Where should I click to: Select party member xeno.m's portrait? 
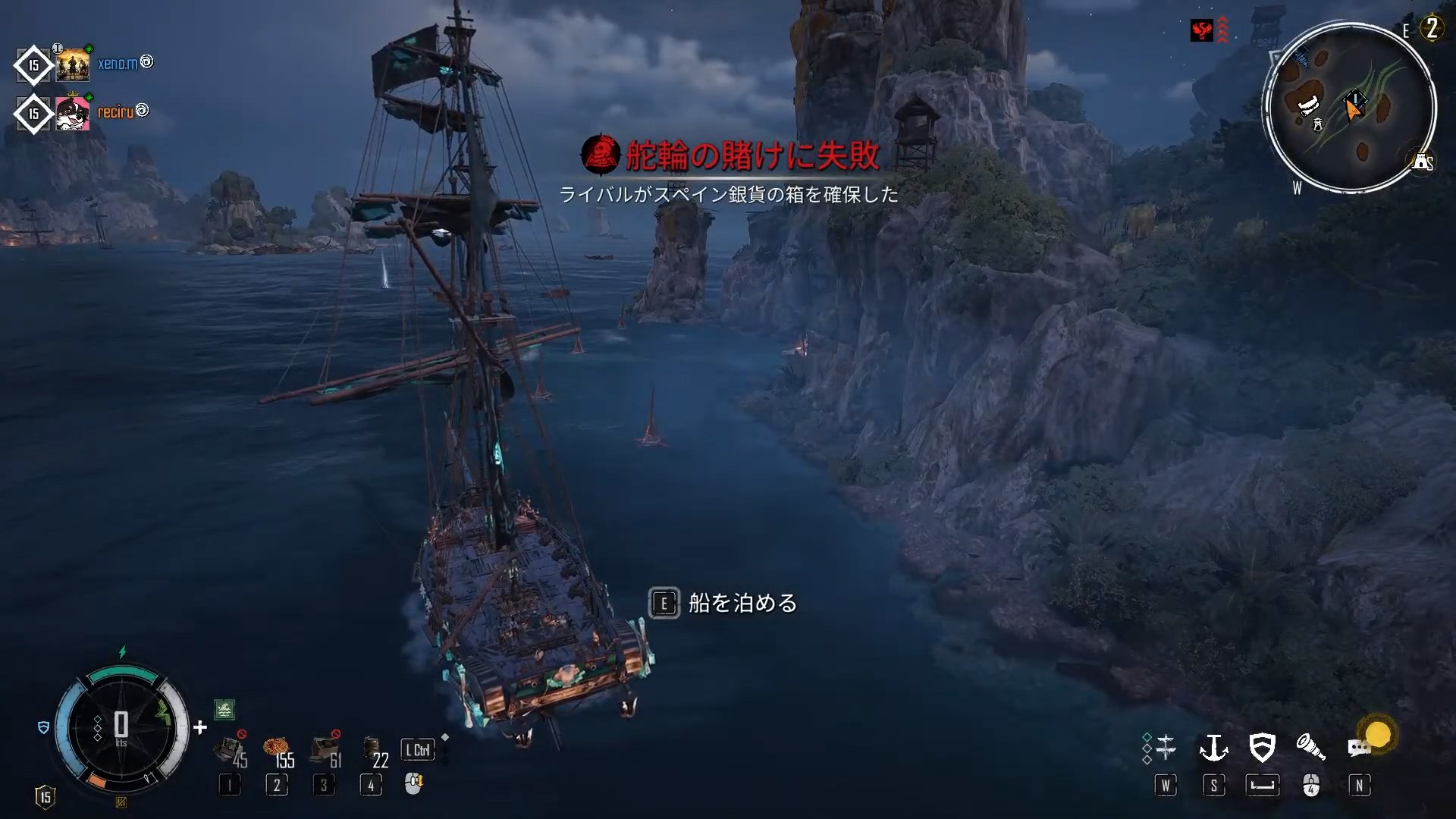[x=73, y=65]
